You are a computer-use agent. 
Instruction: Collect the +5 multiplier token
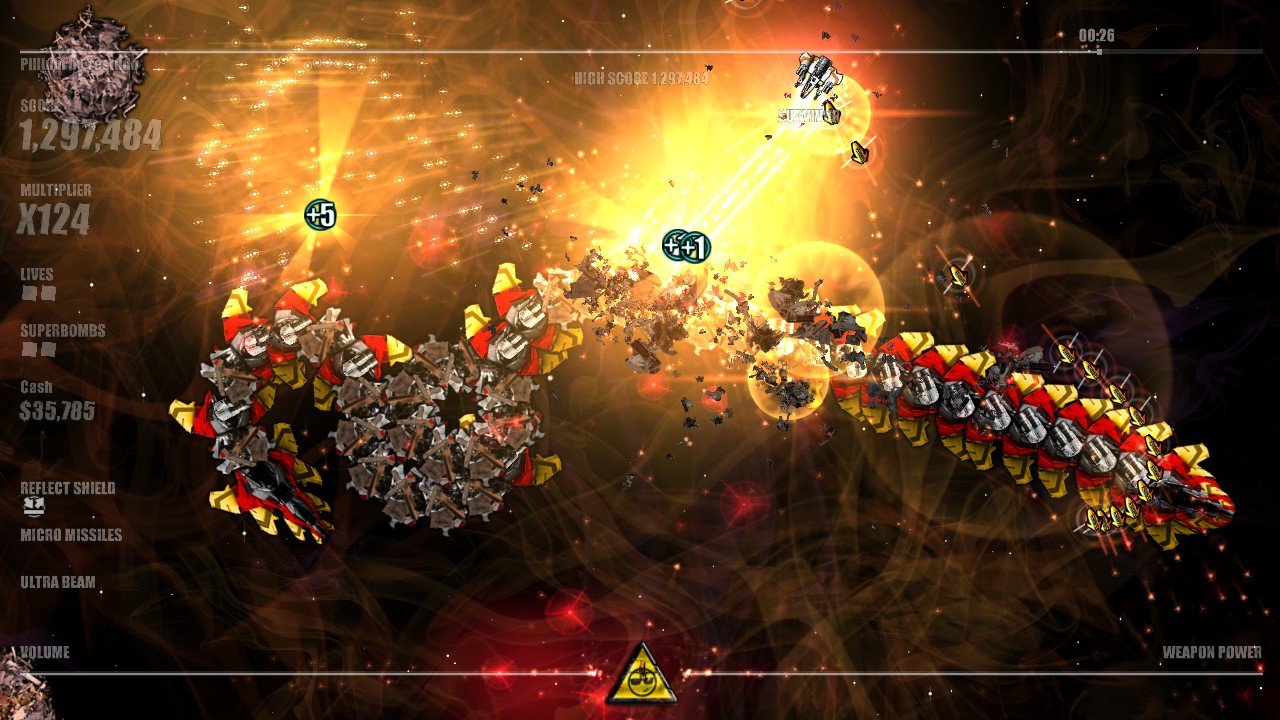(x=322, y=212)
